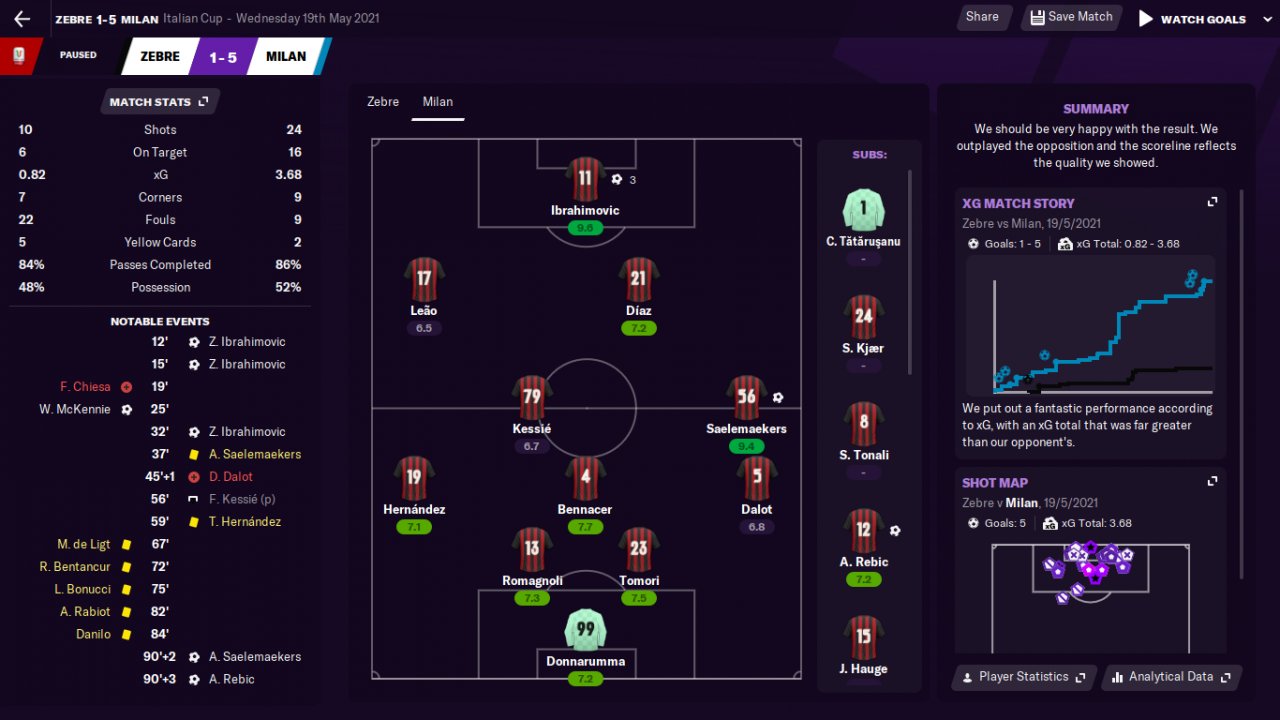The image size is (1280, 720).
Task: Open Player Statistics
Action: pyautogui.click(x=1024, y=677)
